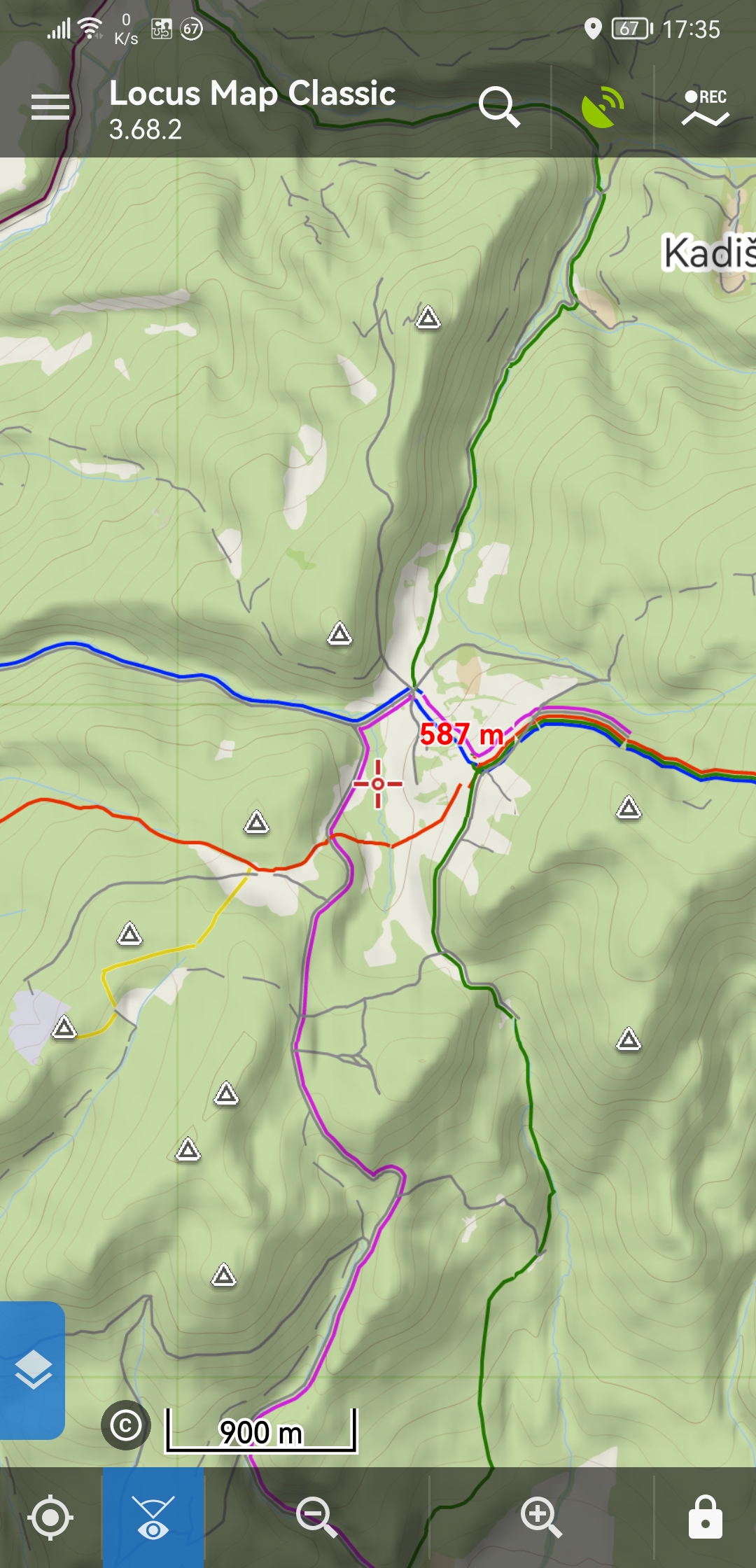Image resolution: width=756 pixels, height=1568 pixels.
Task: Open the search magnifier
Action: pos(499,107)
